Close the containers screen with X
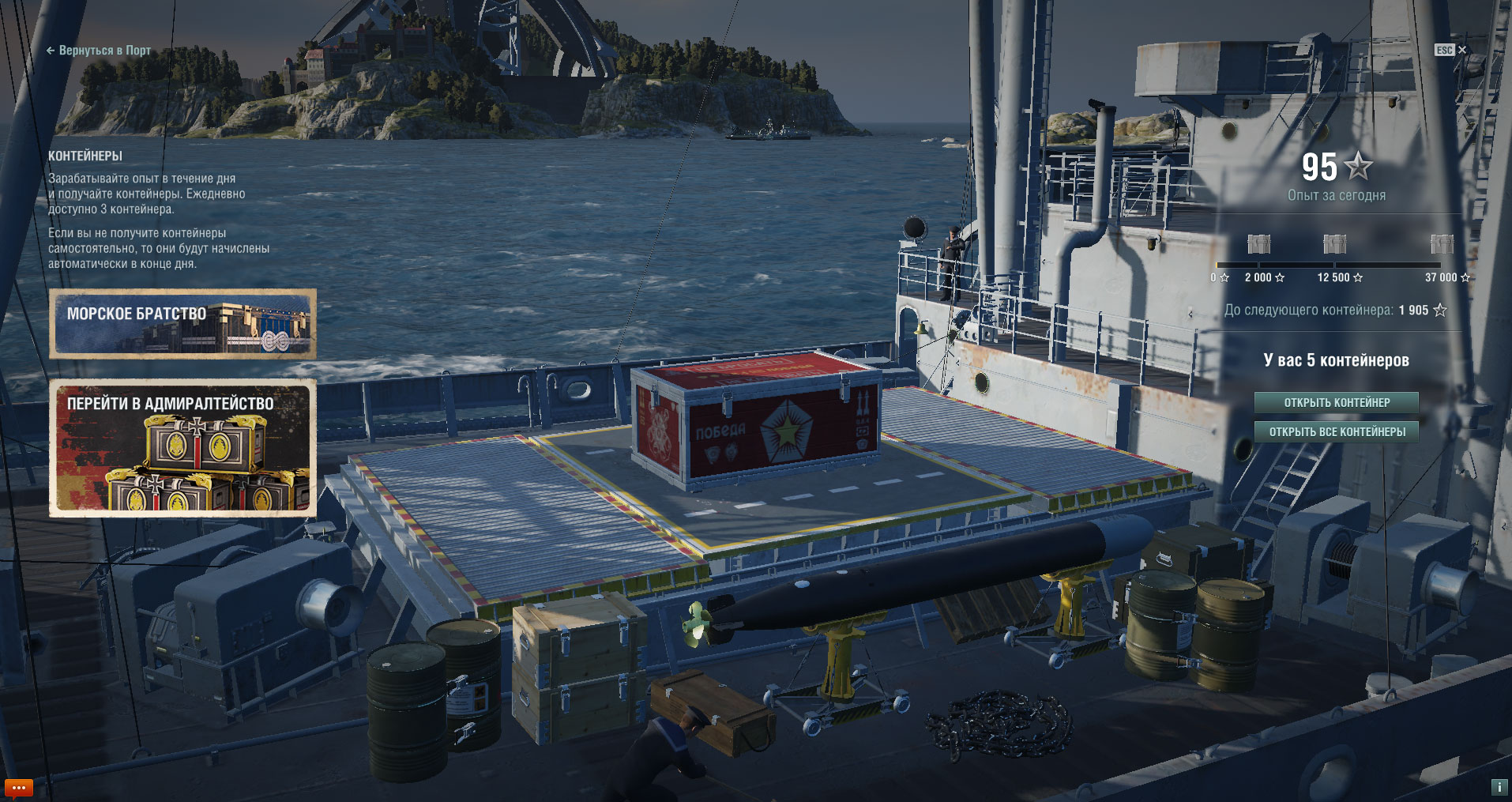The width and height of the screenshot is (1512, 802). [1461, 50]
